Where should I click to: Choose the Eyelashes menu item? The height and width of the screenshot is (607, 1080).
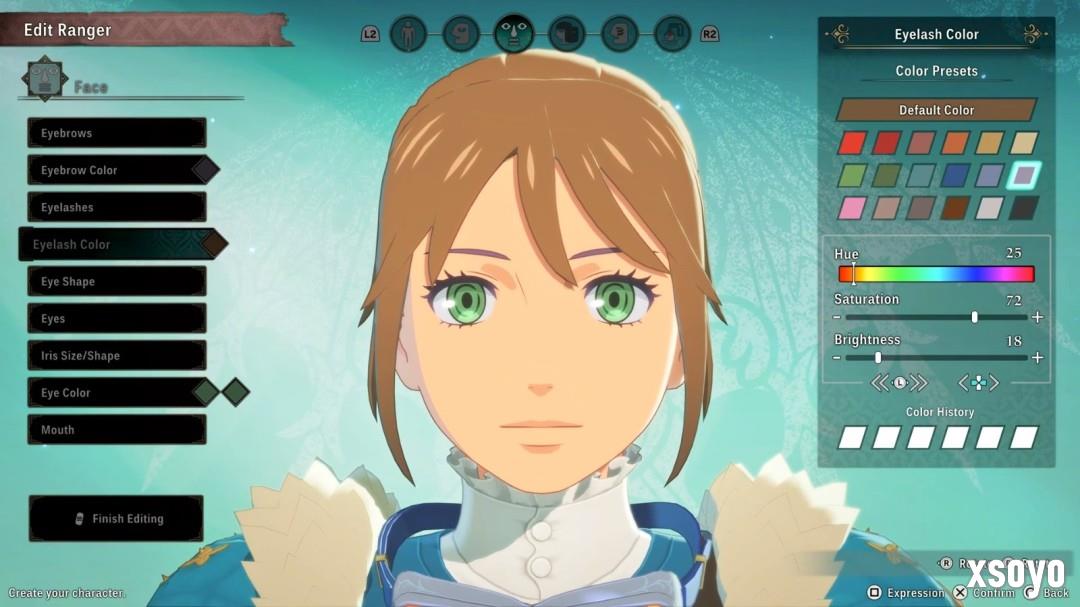[116, 207]
